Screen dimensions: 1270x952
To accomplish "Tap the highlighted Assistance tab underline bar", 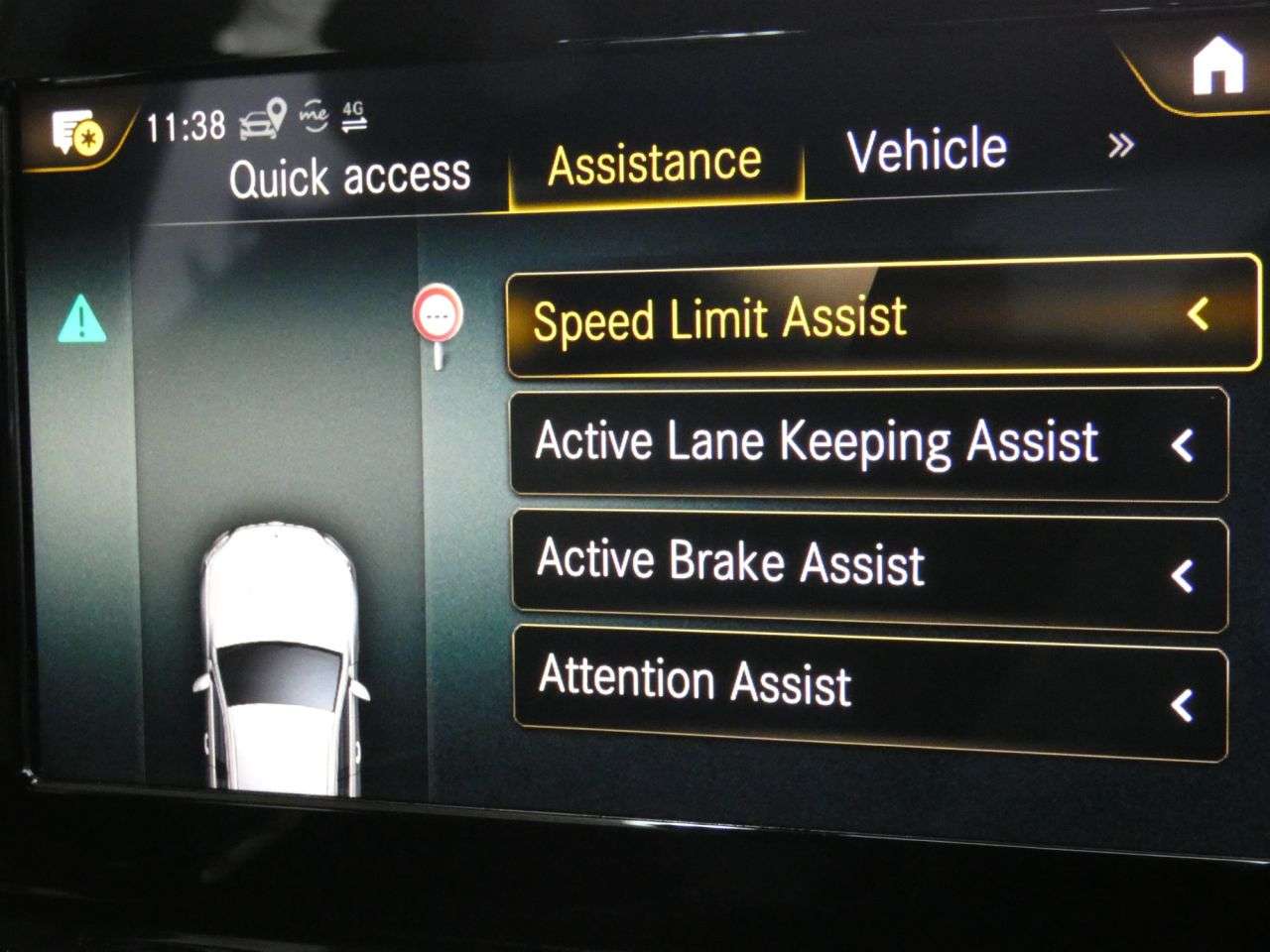I will coord(655,204).
